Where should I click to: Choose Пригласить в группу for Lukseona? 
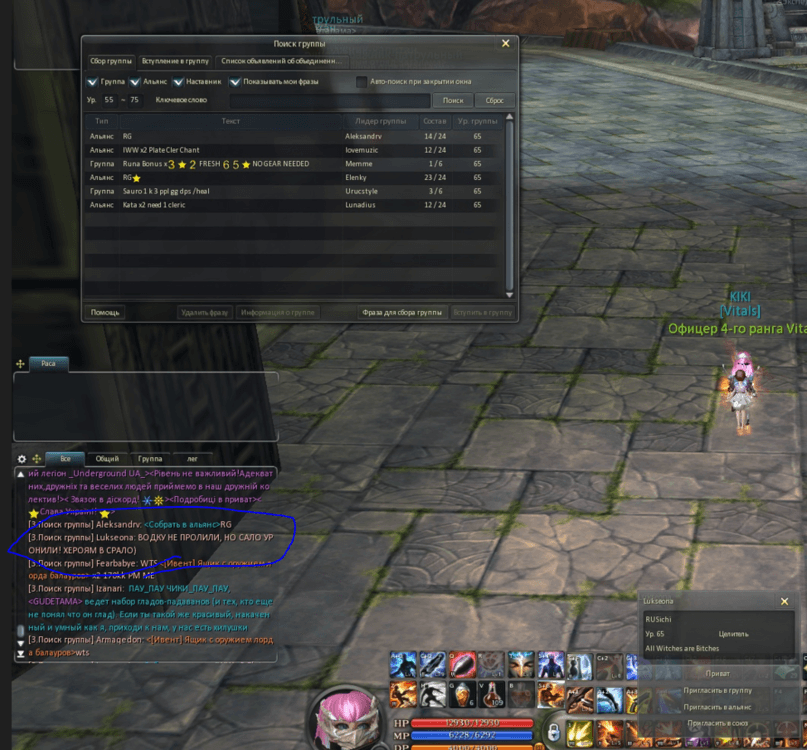point(717,690)
